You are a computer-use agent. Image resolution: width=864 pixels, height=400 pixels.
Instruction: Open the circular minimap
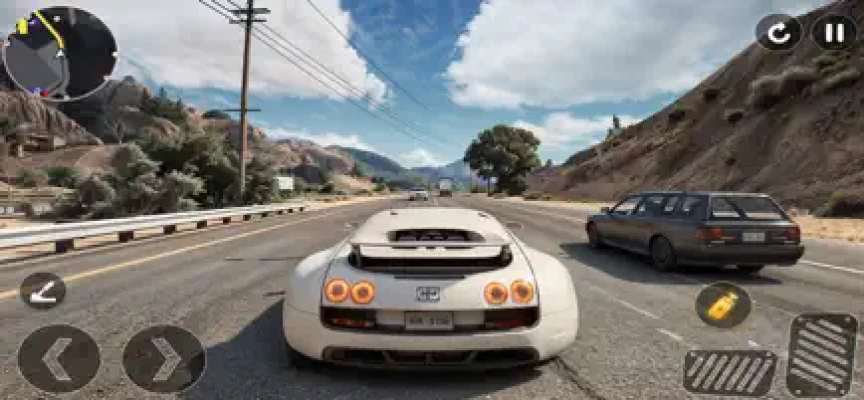(x=60, y=52)
